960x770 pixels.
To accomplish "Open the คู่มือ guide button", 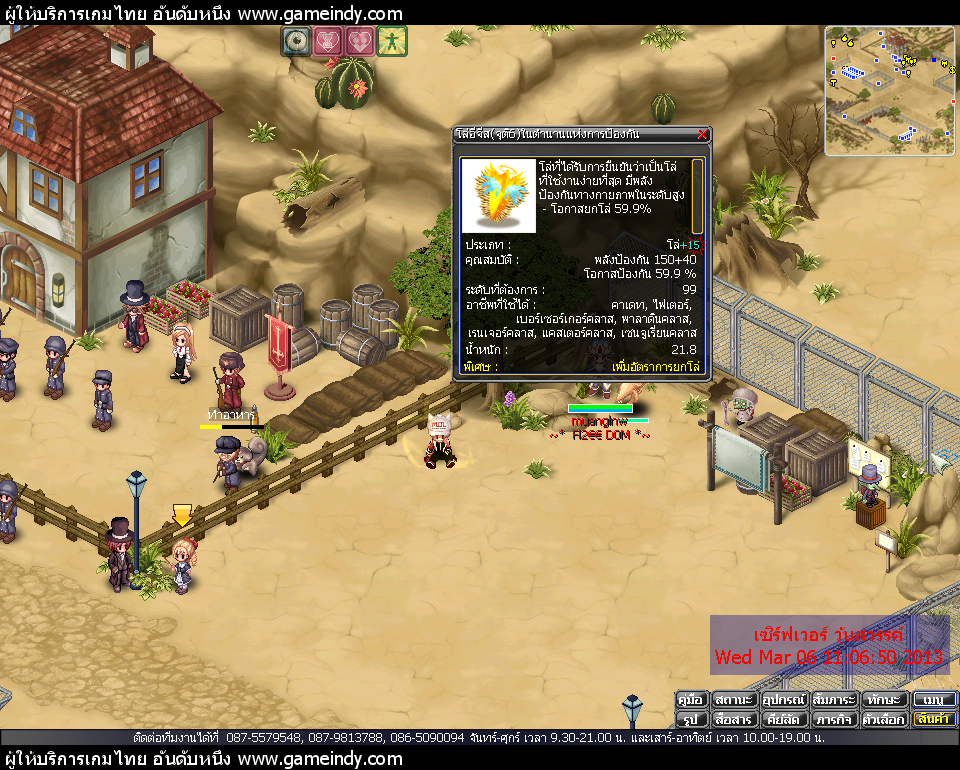I will (691, 700).
